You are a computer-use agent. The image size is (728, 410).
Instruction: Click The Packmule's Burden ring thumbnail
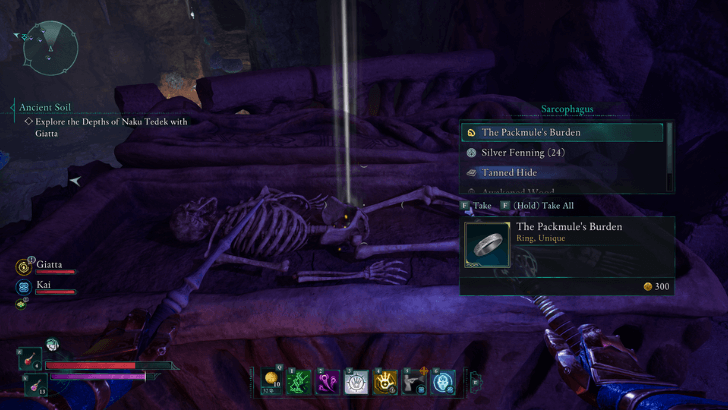487,245
